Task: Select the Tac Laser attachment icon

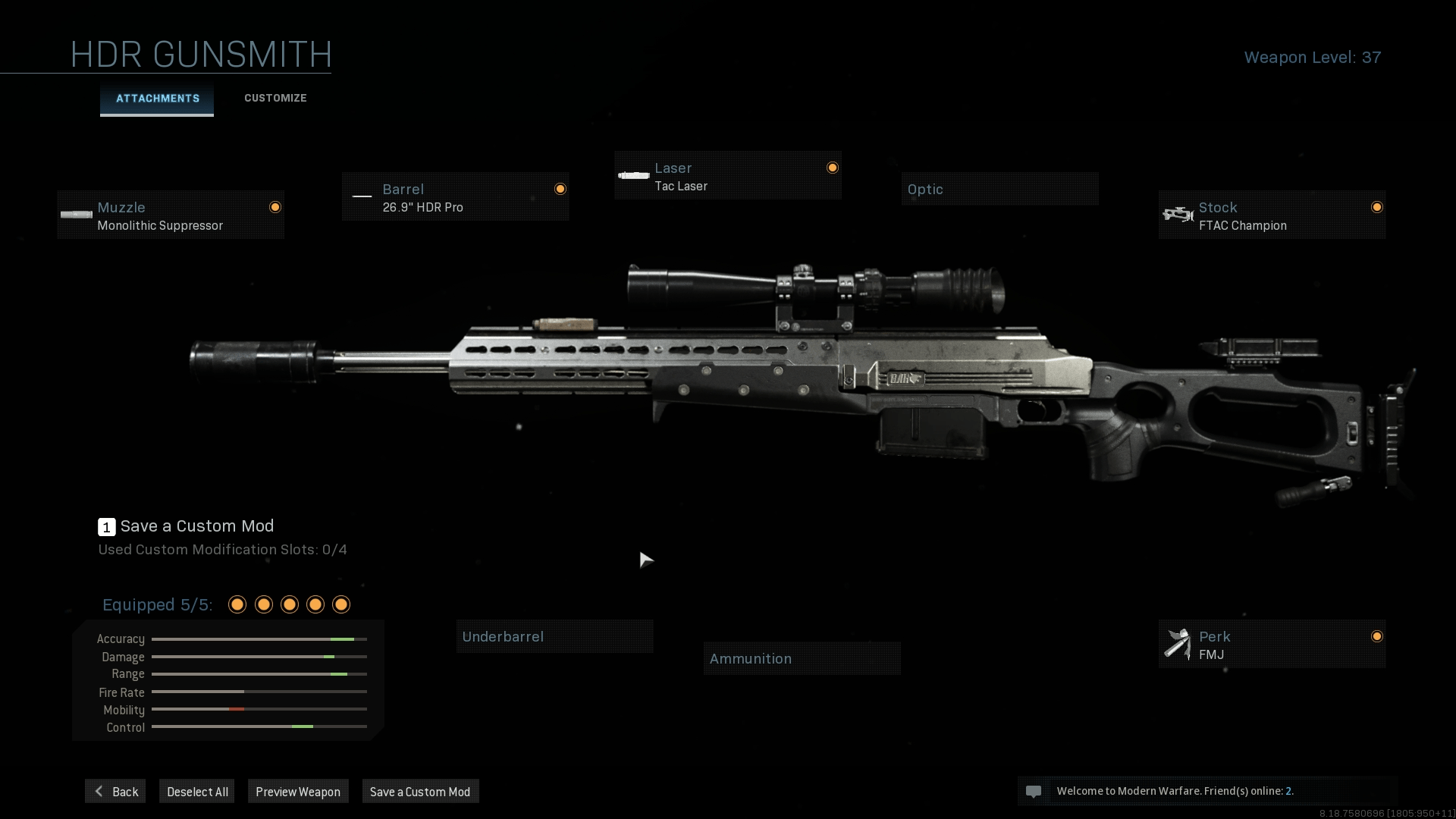Action: (632, 176)
